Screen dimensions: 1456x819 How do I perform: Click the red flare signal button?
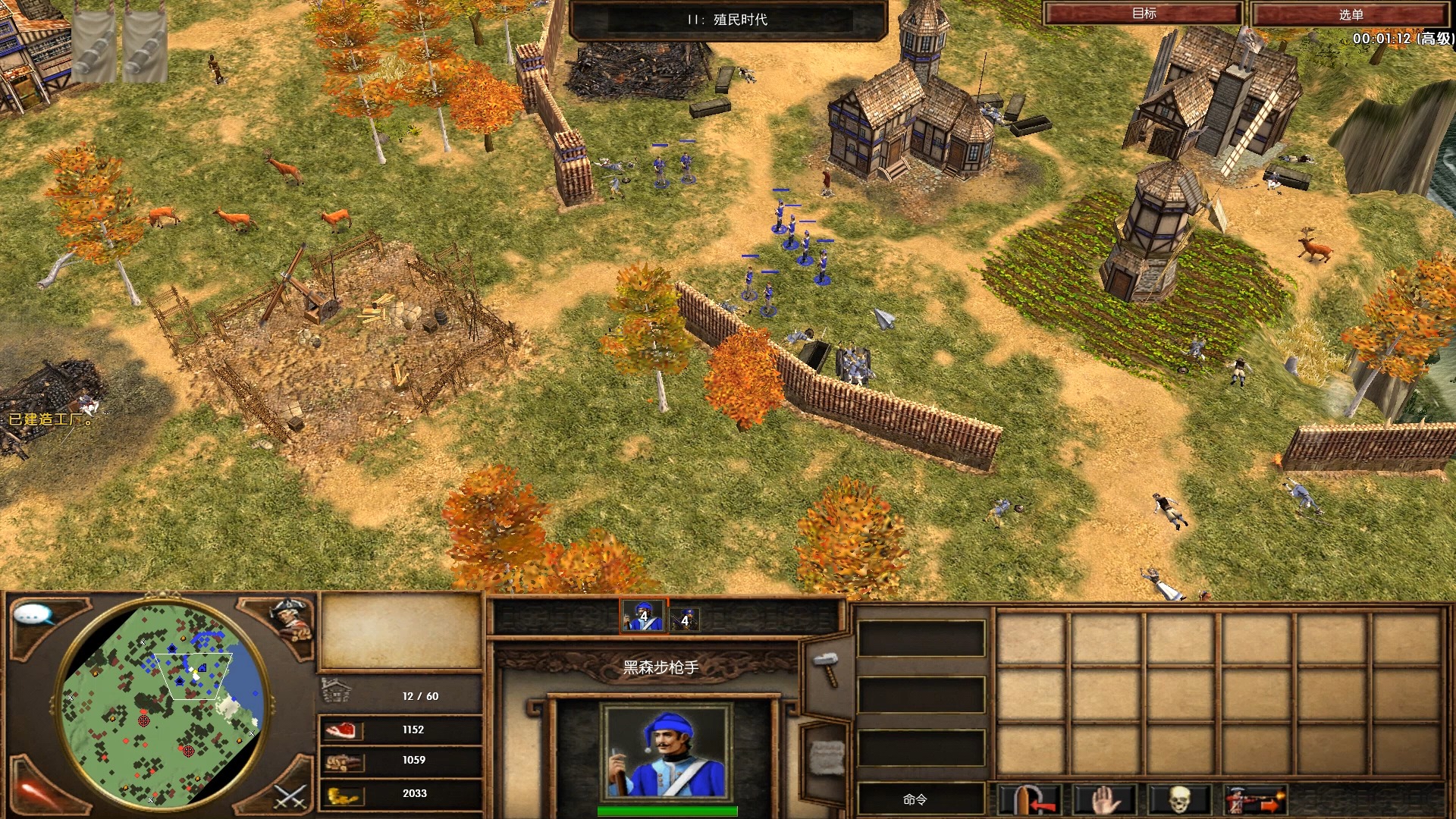34,794
